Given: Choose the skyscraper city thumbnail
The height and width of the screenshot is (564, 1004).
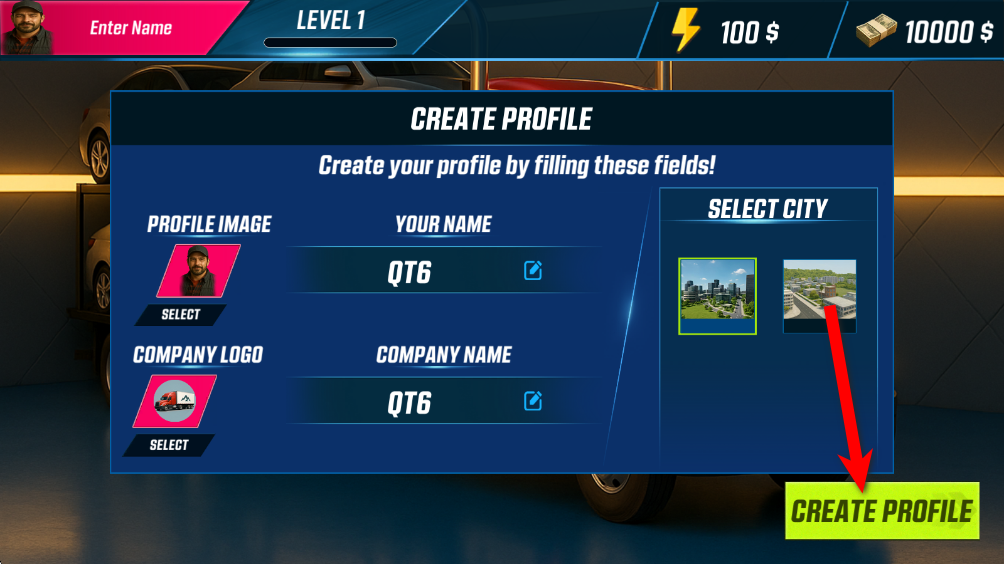Looking at the screenshot, I should pos(717,295).
